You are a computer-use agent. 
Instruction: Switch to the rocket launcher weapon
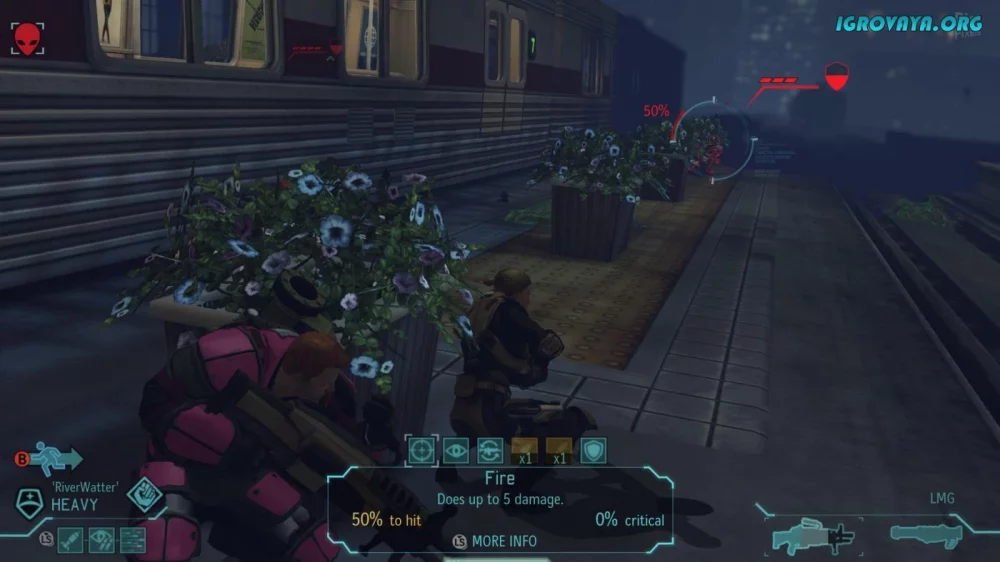pos(926,535)
